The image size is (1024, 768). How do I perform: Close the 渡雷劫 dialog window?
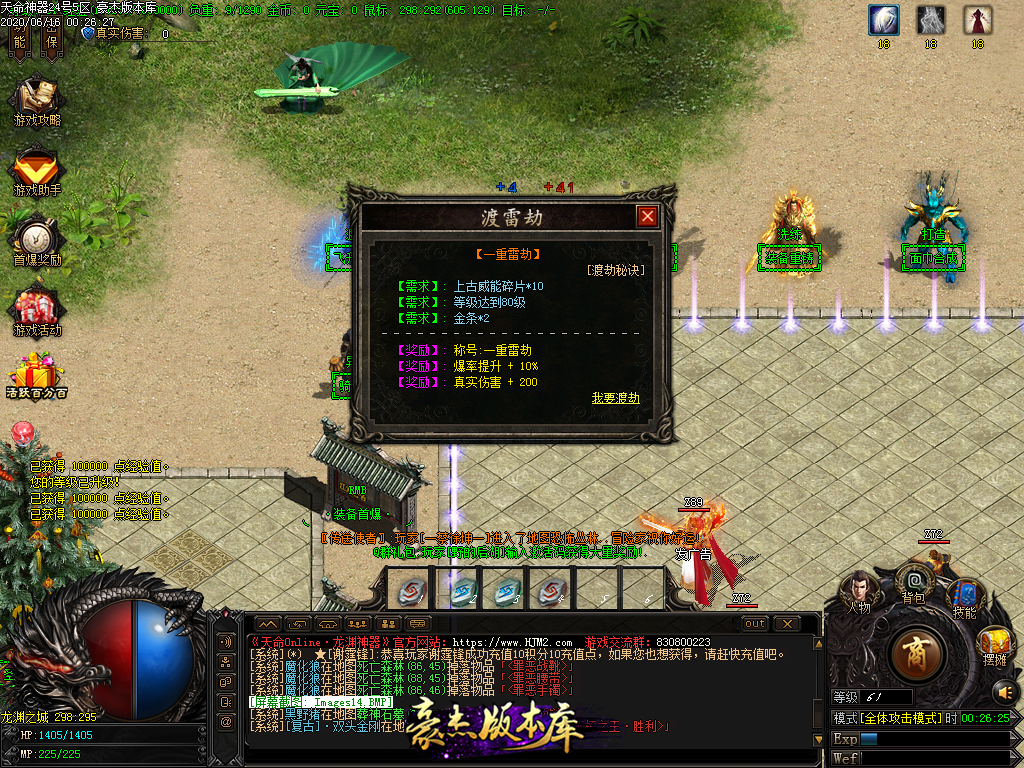click(648, 216)
